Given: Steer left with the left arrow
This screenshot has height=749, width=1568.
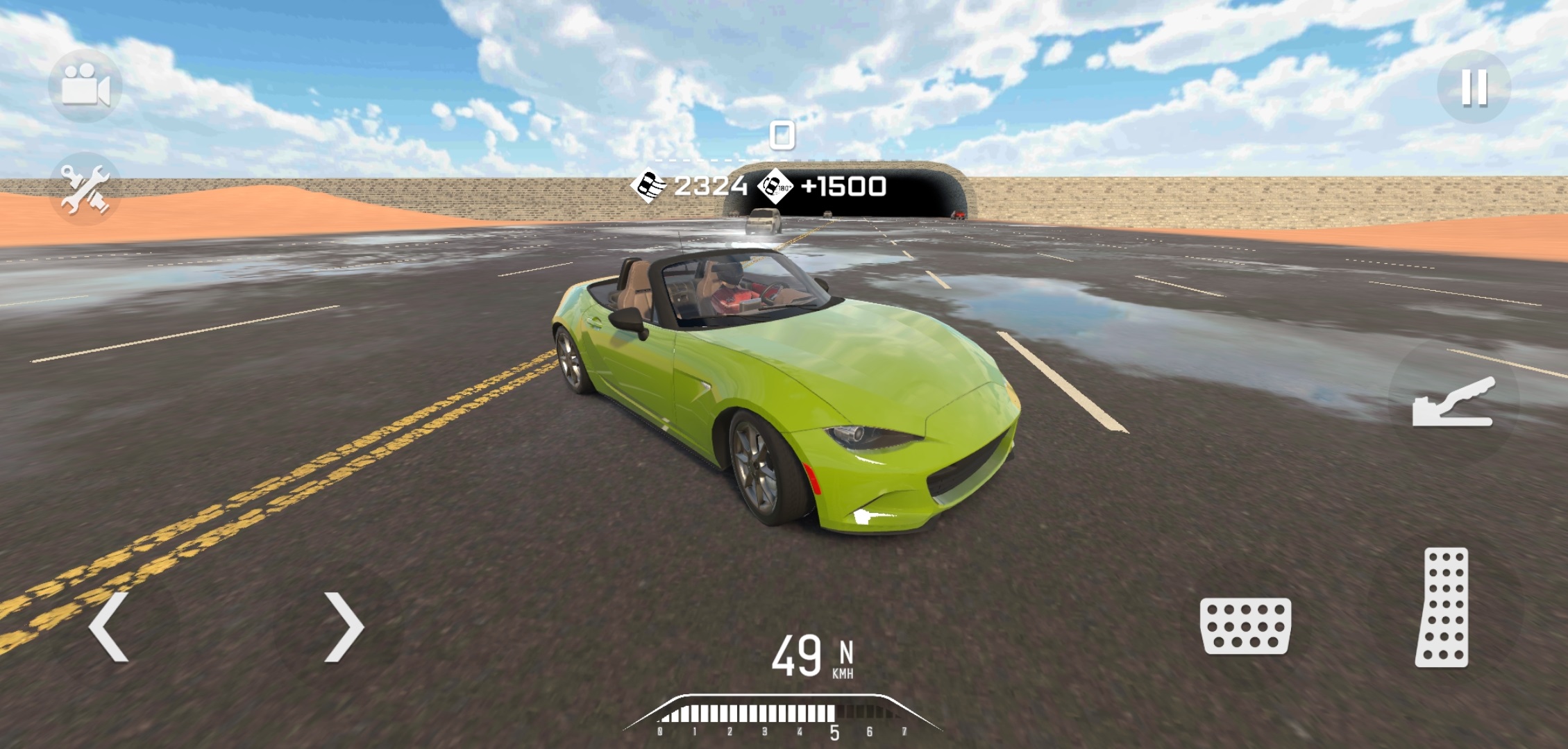Looking at the screenshot, I should tap(110, 626).
